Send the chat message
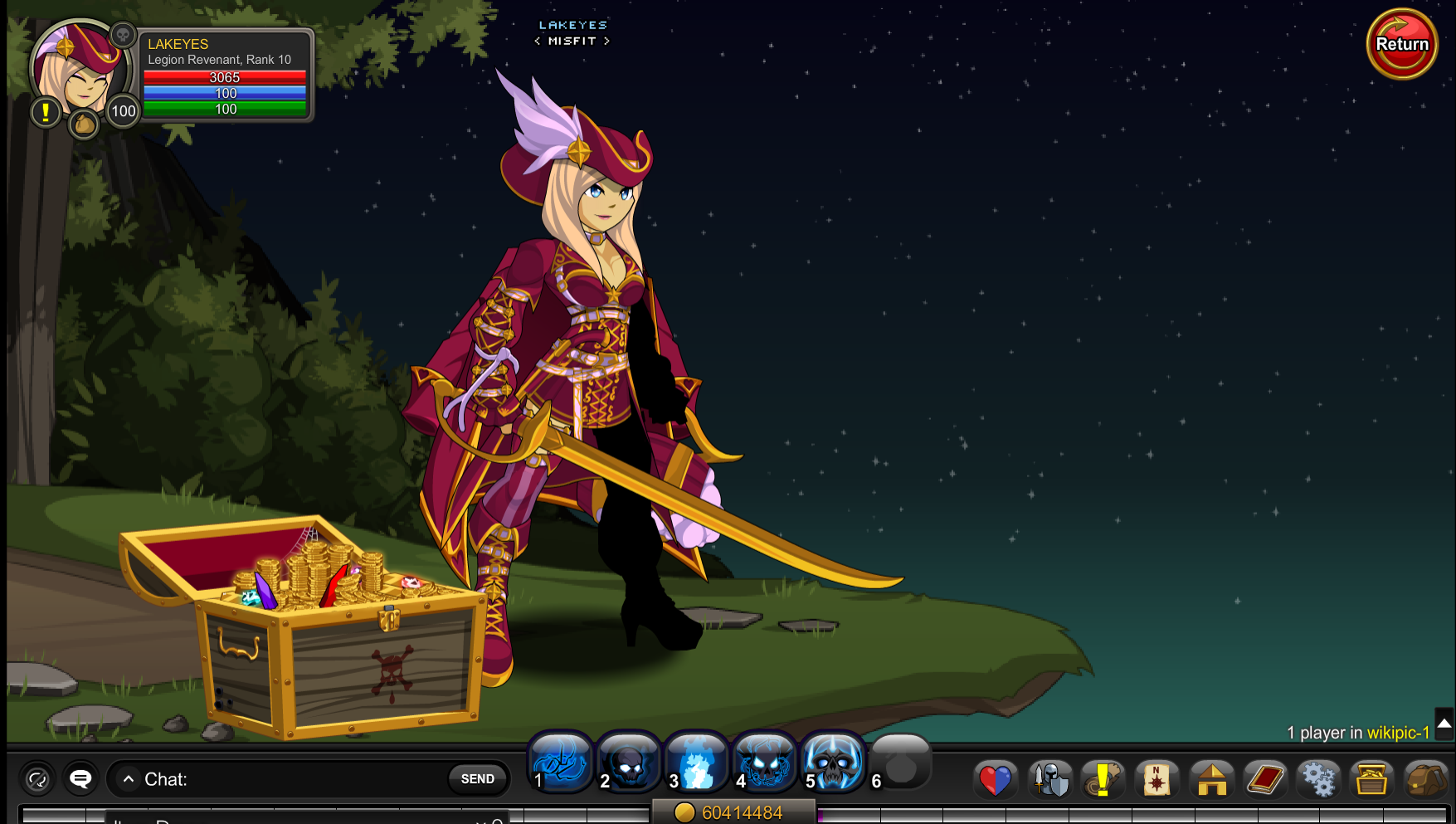This screenshot has height=824, width=1456. coord(477,778)
